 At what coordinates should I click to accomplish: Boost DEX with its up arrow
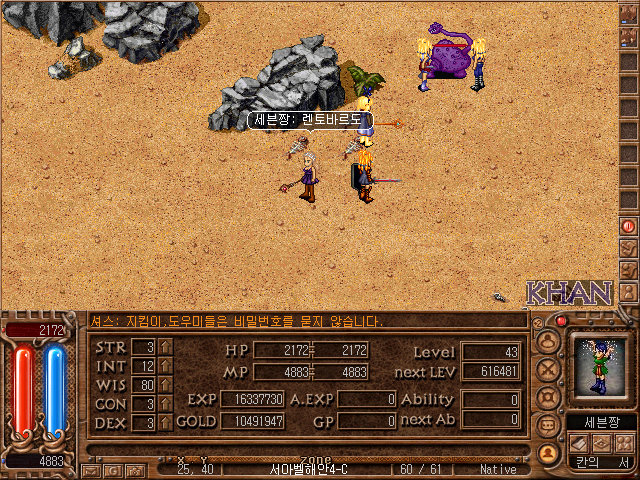[166, 422]
